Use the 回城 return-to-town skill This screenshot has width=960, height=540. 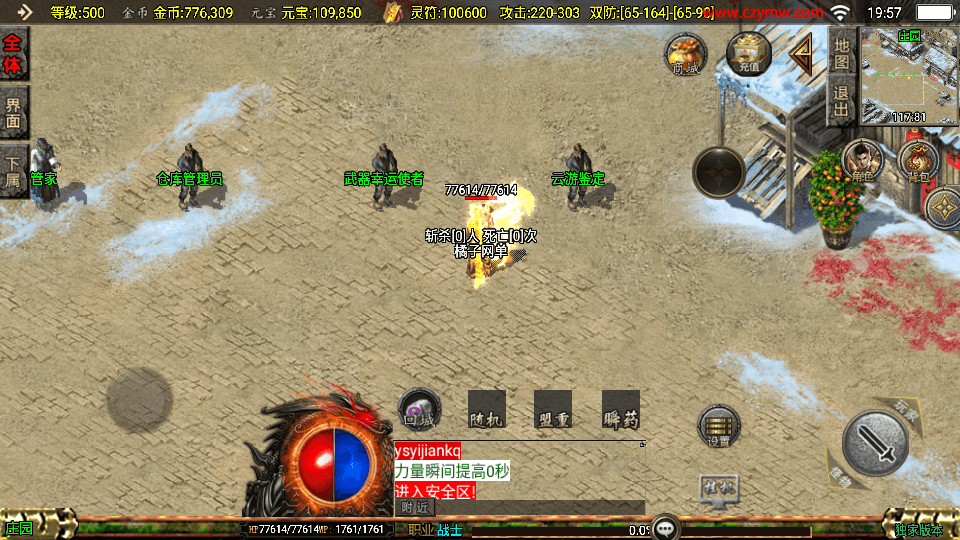[419, 410]
